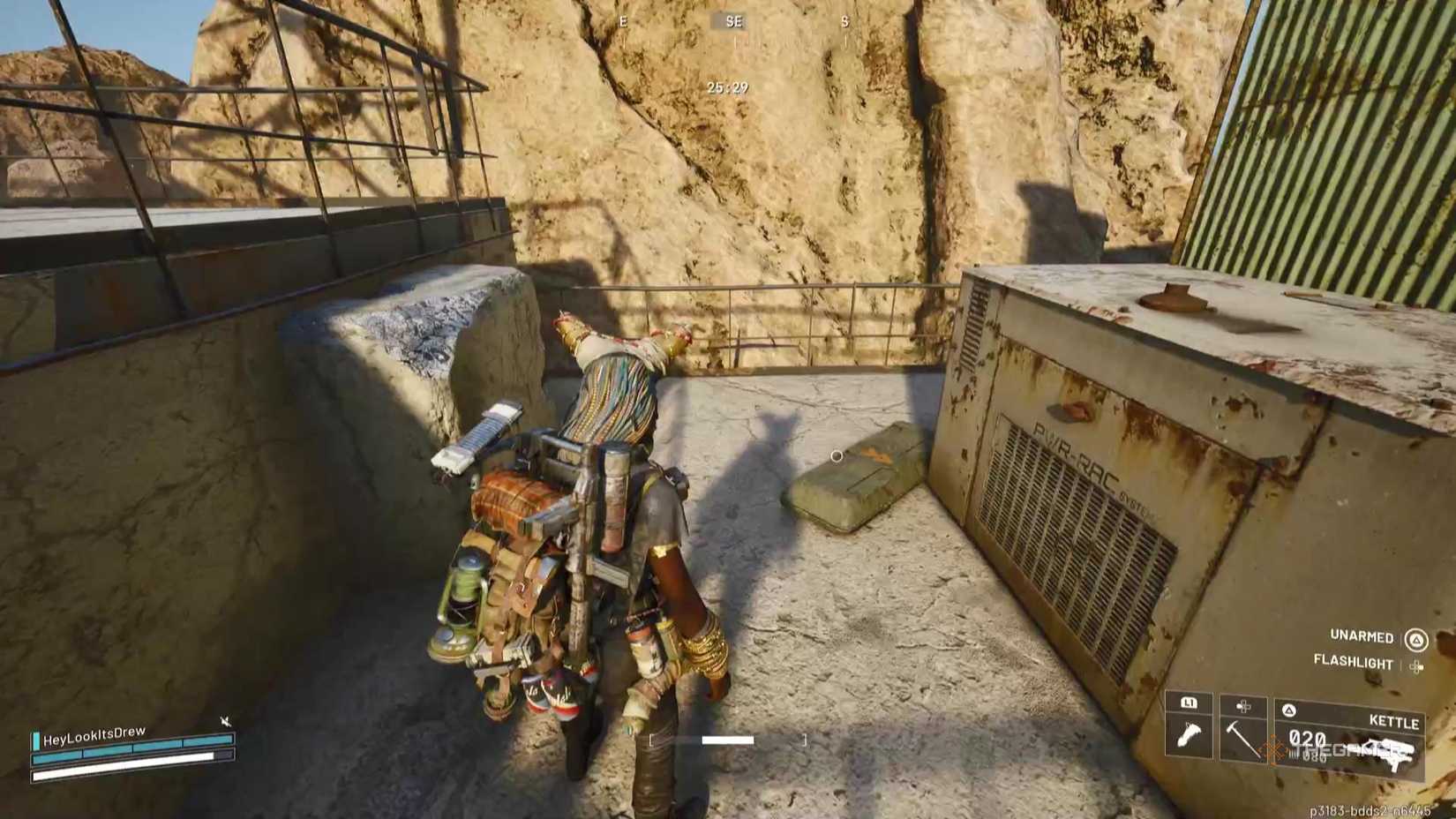Click the 25:29 timer under the compass
1456x819 pixels.
[727, 87]
